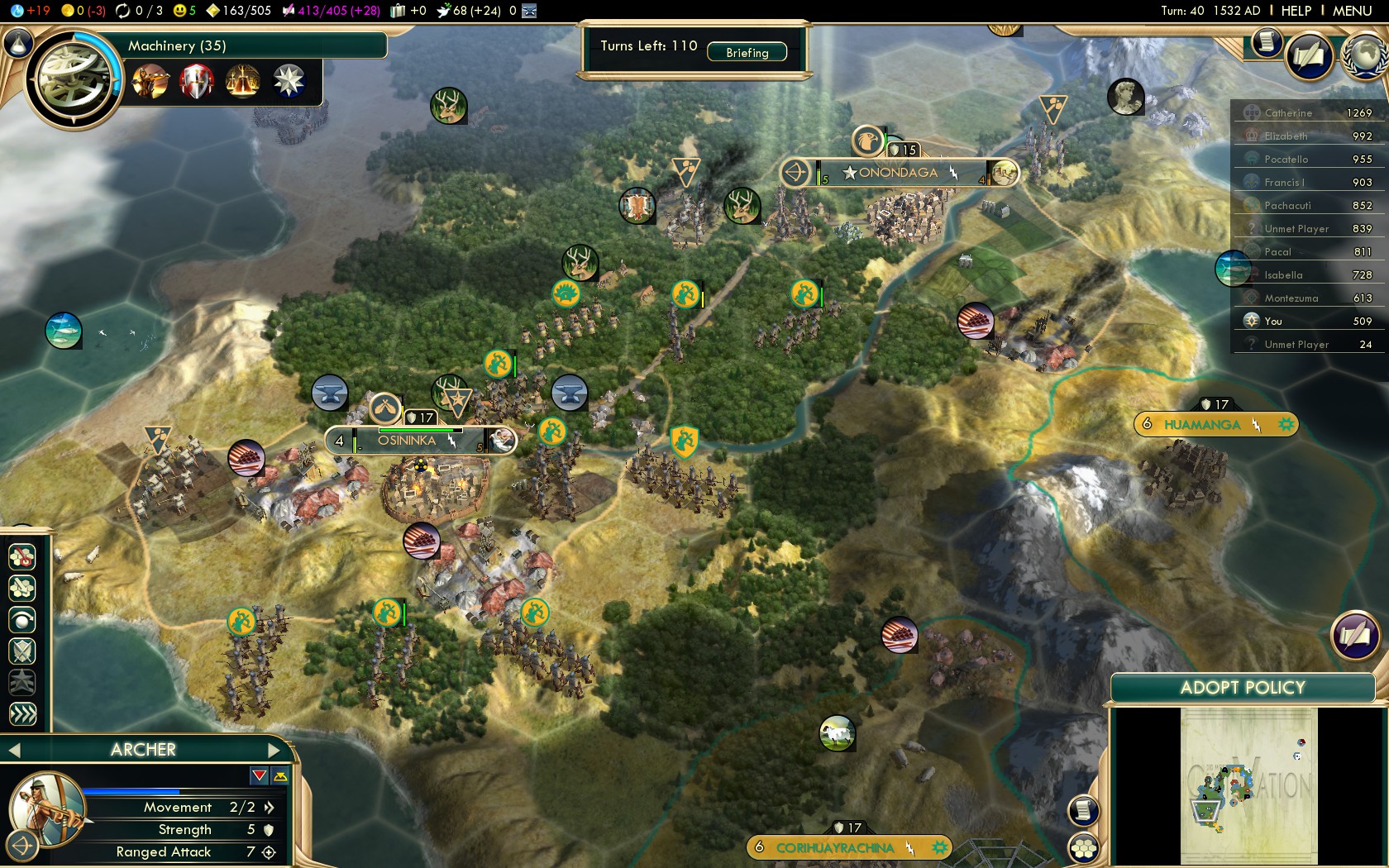Click the Machinery research progress bar

[x=248, y=46]
